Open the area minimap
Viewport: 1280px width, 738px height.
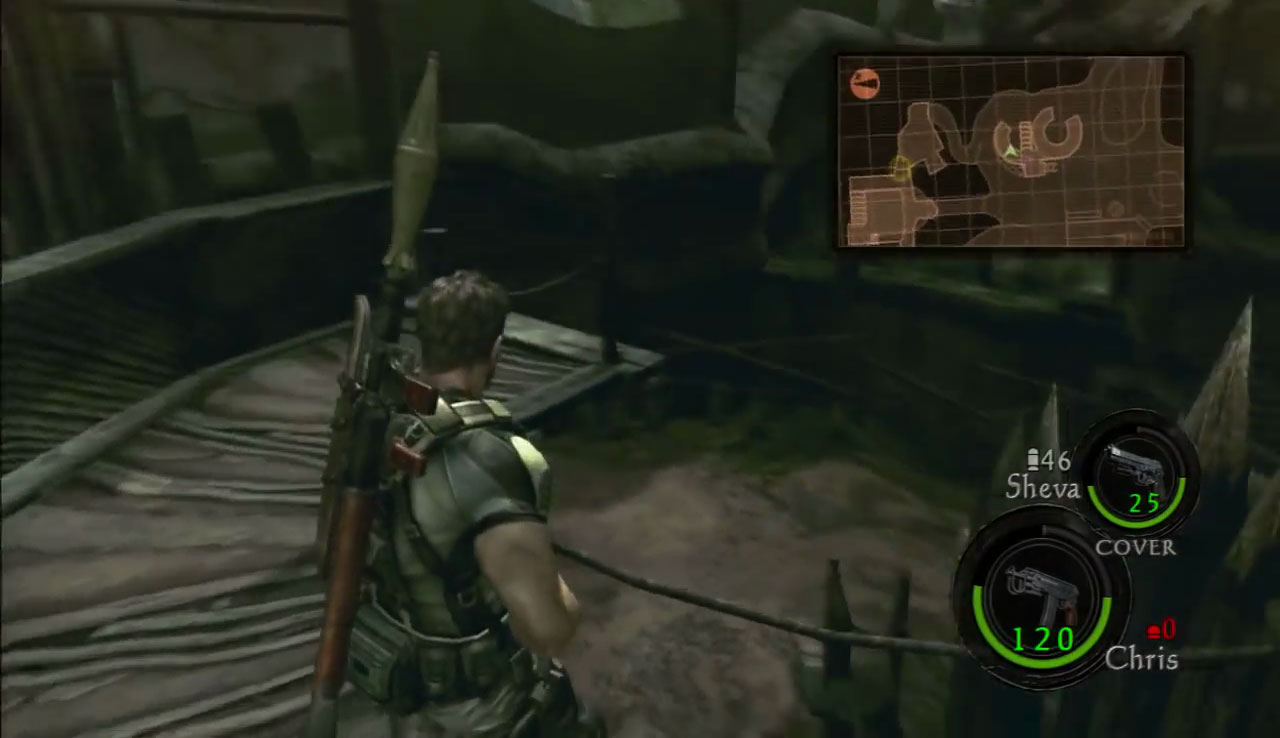click(1010, 151)
